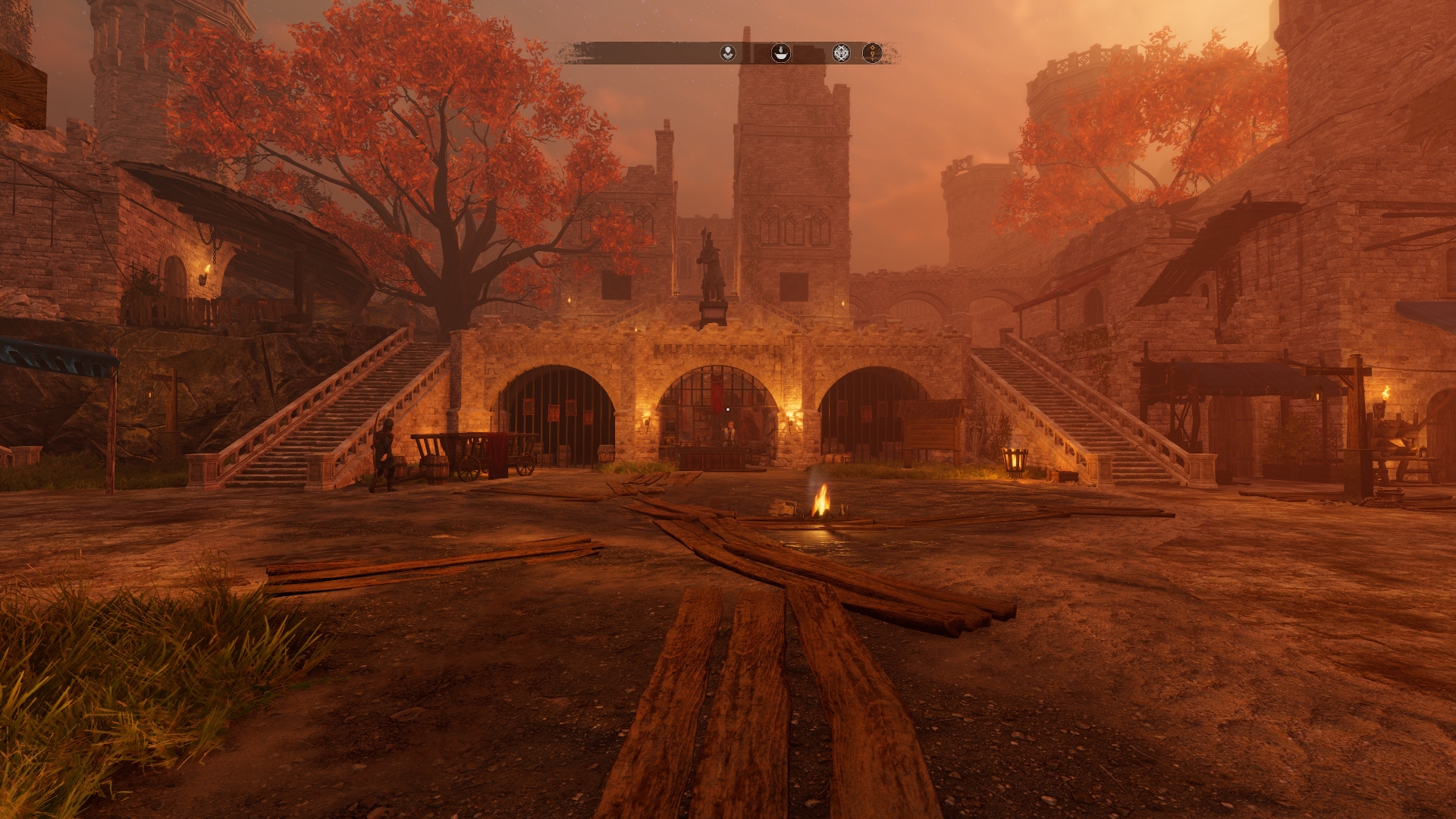Click the dark compass strip at top of screen
This screenshot has height=819, width=1456.
pyautogui.click(x=645, y=52)
